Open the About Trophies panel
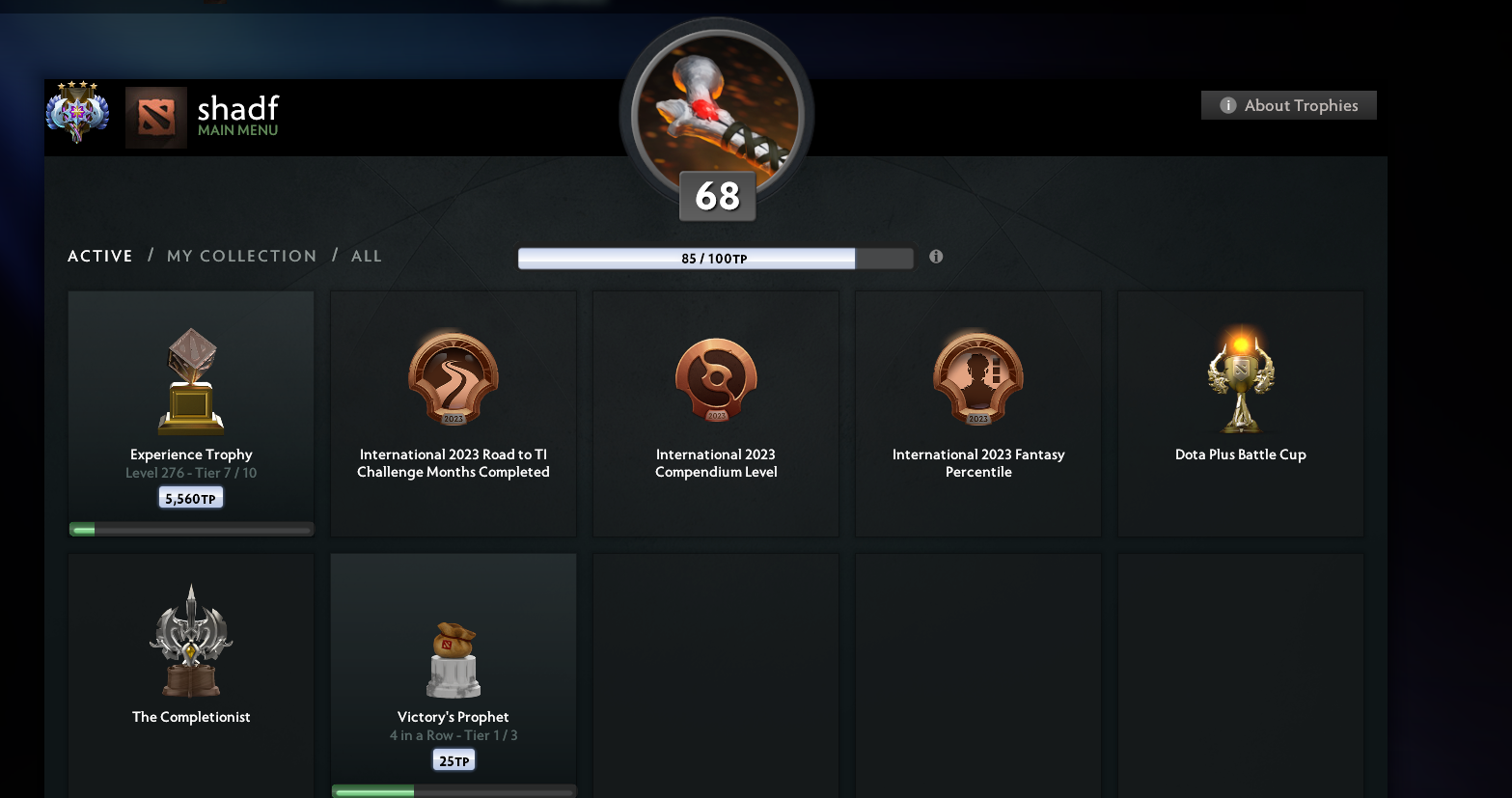 point(1288,104)
